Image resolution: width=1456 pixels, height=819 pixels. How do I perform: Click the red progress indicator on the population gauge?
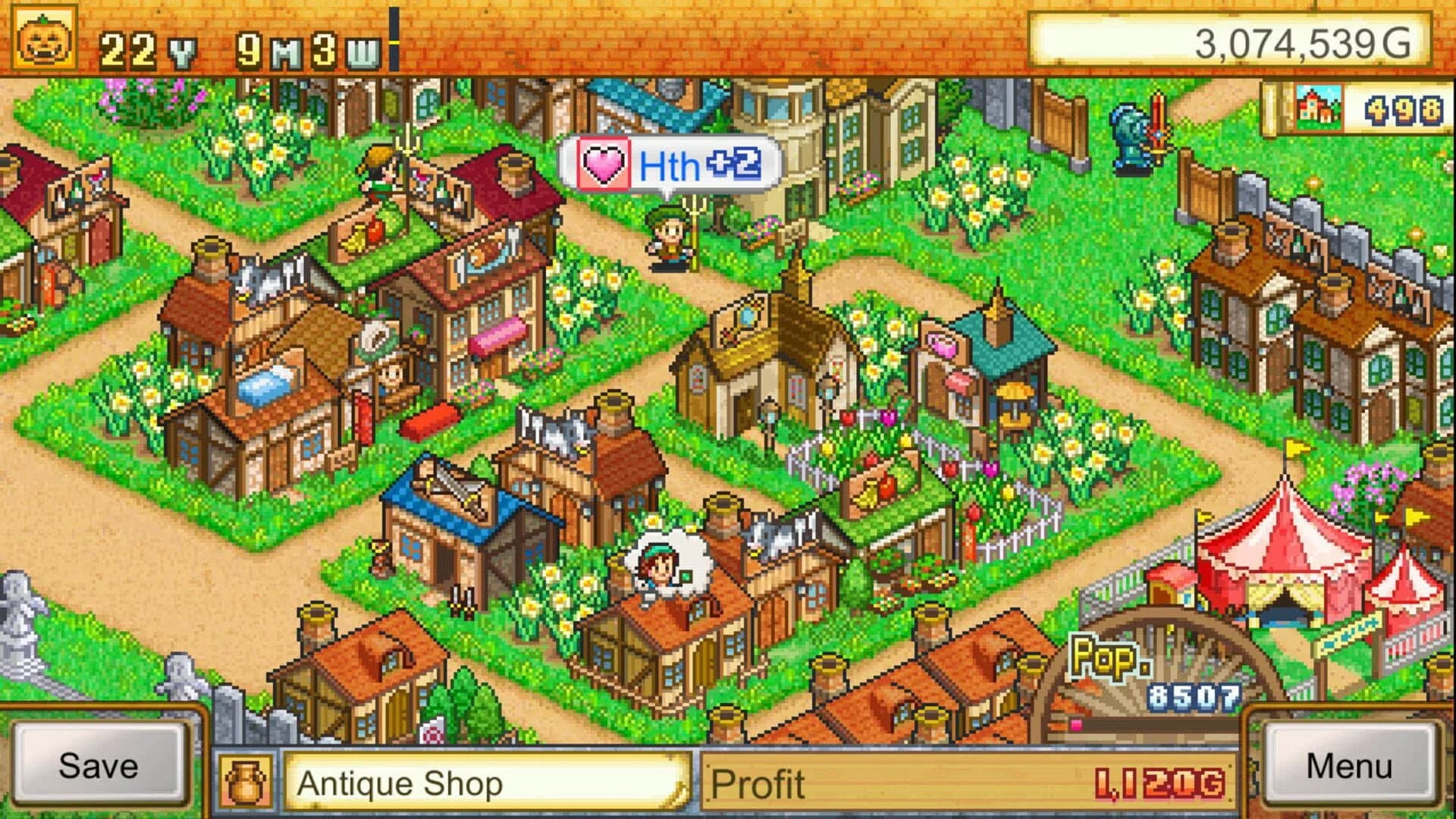click(1077, 725)
